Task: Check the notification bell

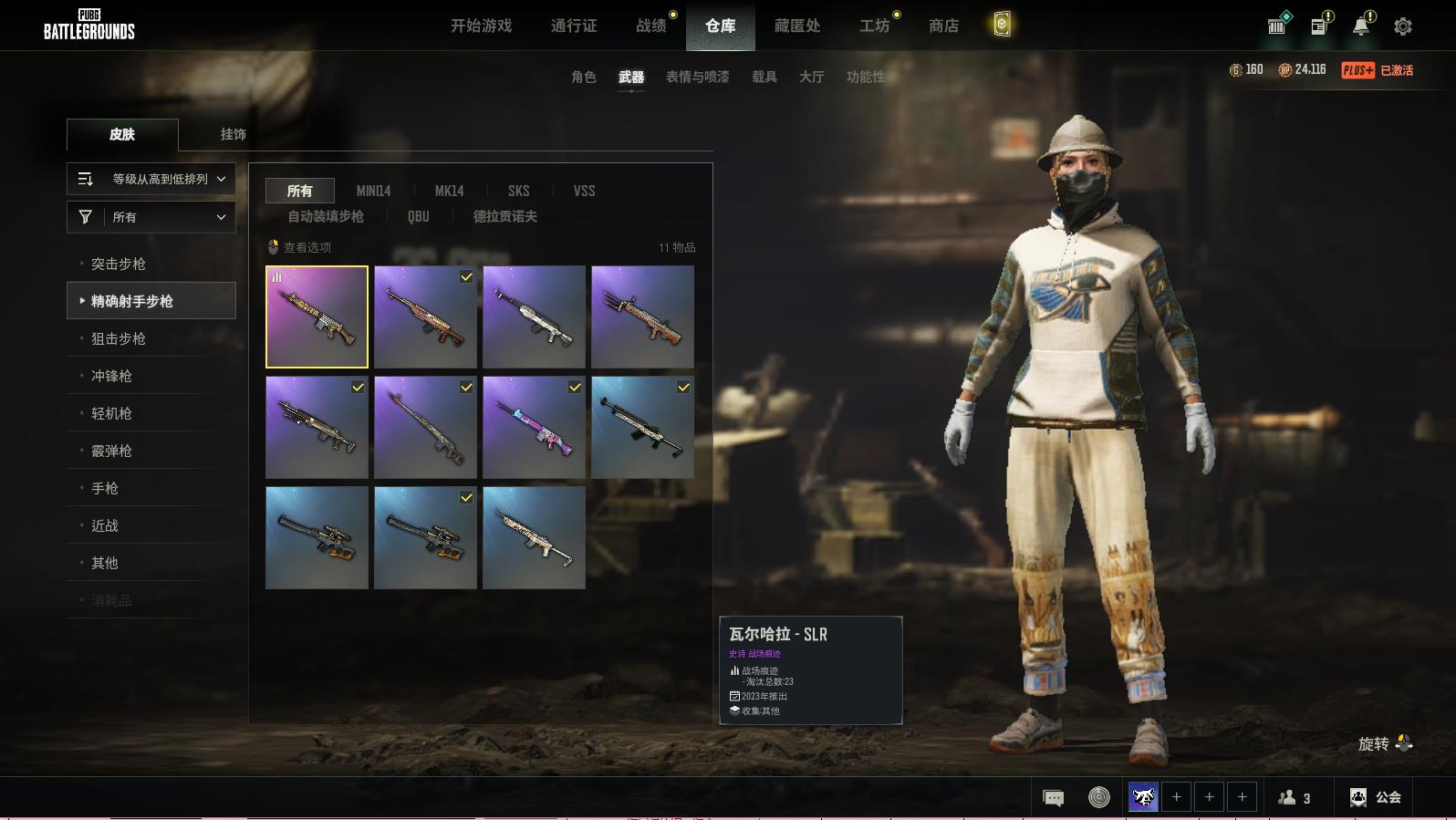Action: pos(1360,26)
